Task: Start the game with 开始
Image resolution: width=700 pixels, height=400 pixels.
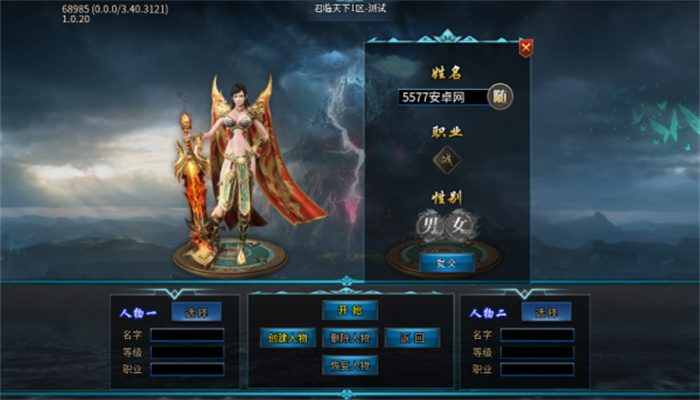Action: pyautogui.click(x=349, y=310)
